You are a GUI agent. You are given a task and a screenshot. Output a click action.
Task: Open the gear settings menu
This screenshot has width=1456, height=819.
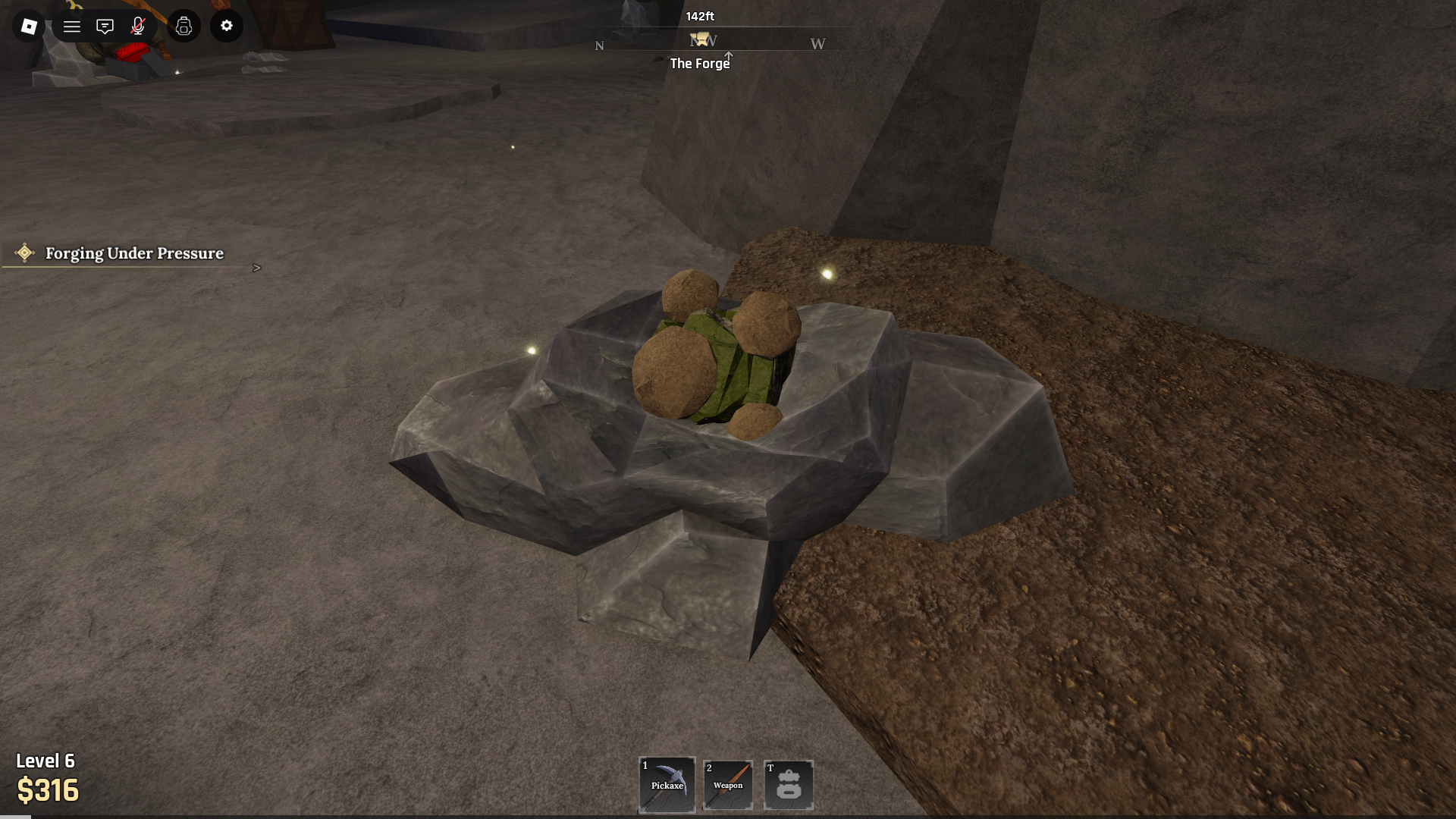tap(227, 27)
